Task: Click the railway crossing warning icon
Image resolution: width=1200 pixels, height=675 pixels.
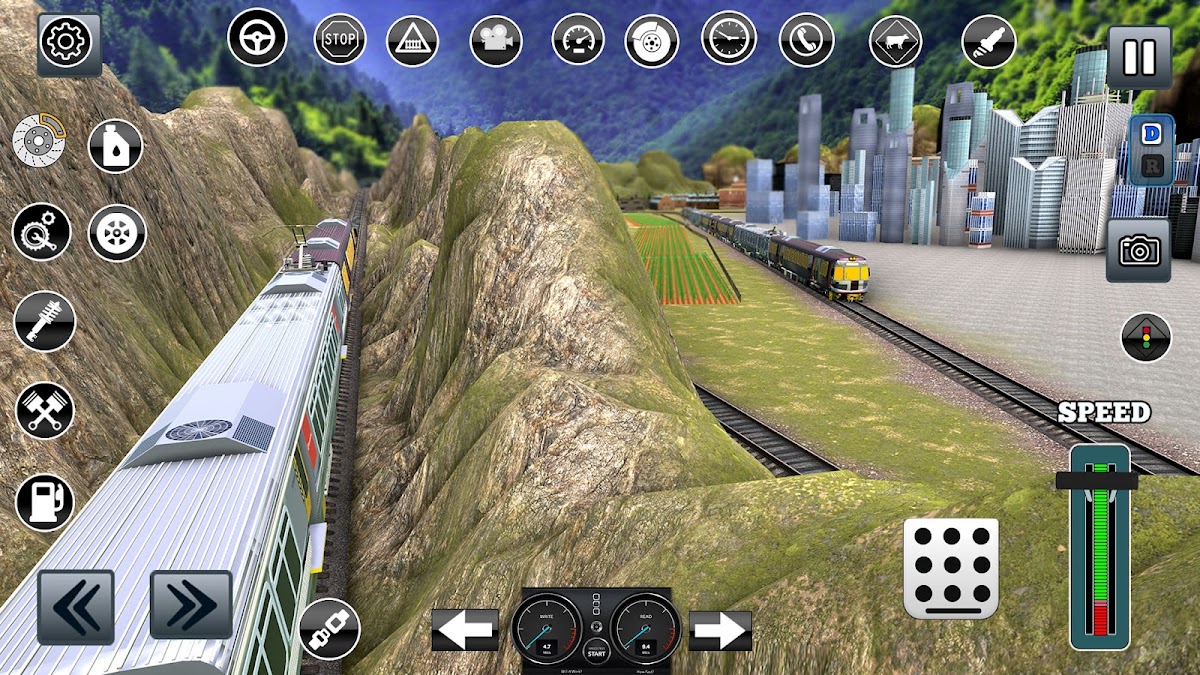Action: [413, 41]
